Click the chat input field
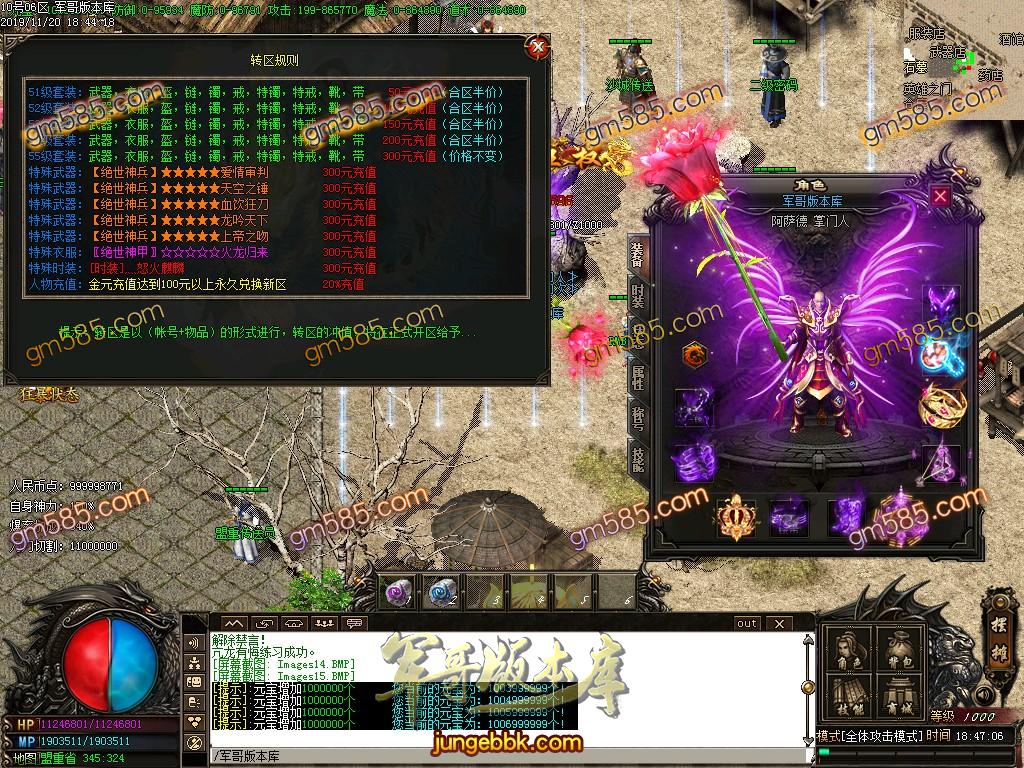The image size is (1024, 768). click(x=500, y=755)
